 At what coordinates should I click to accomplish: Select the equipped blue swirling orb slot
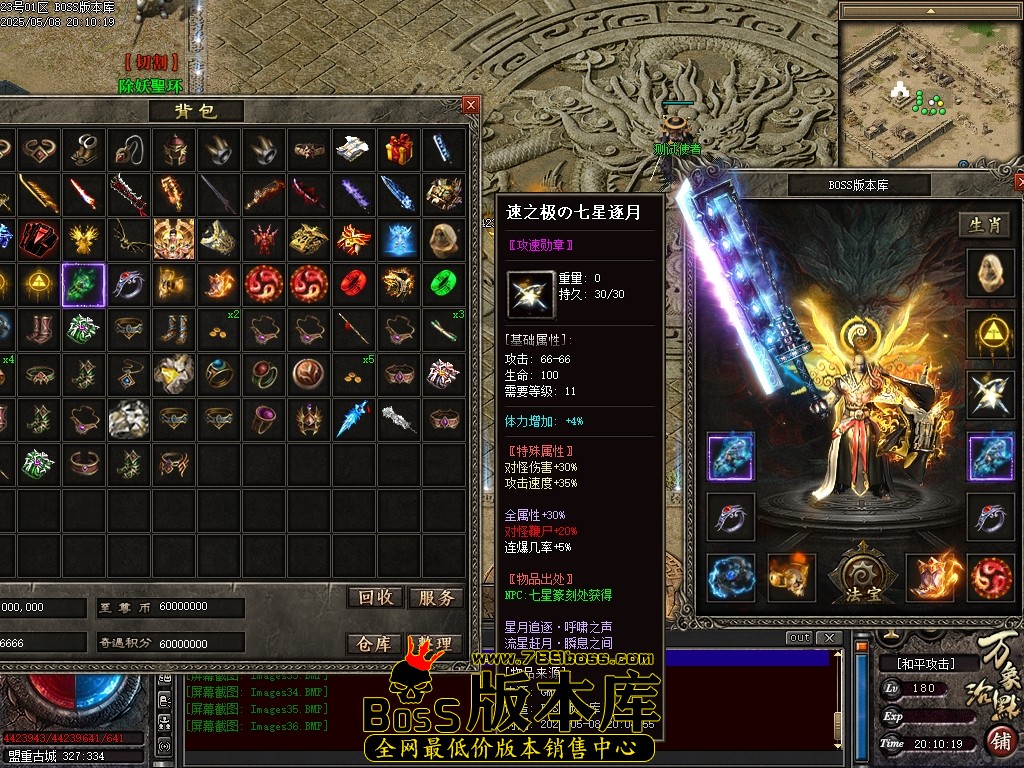click(730, 578)
